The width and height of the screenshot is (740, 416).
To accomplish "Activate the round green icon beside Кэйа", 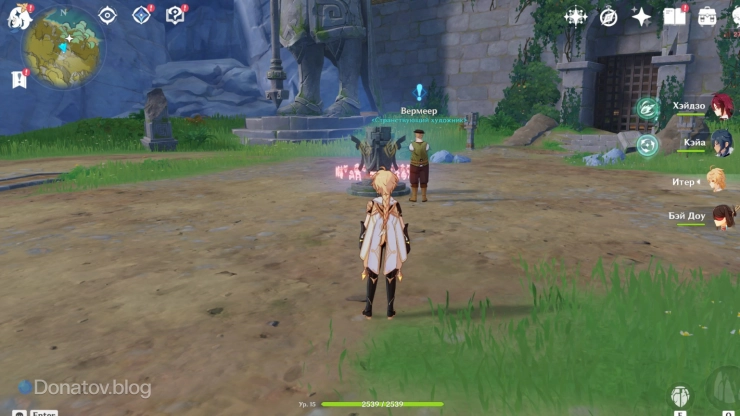I will pyautogui.click(x=648, y=145).
